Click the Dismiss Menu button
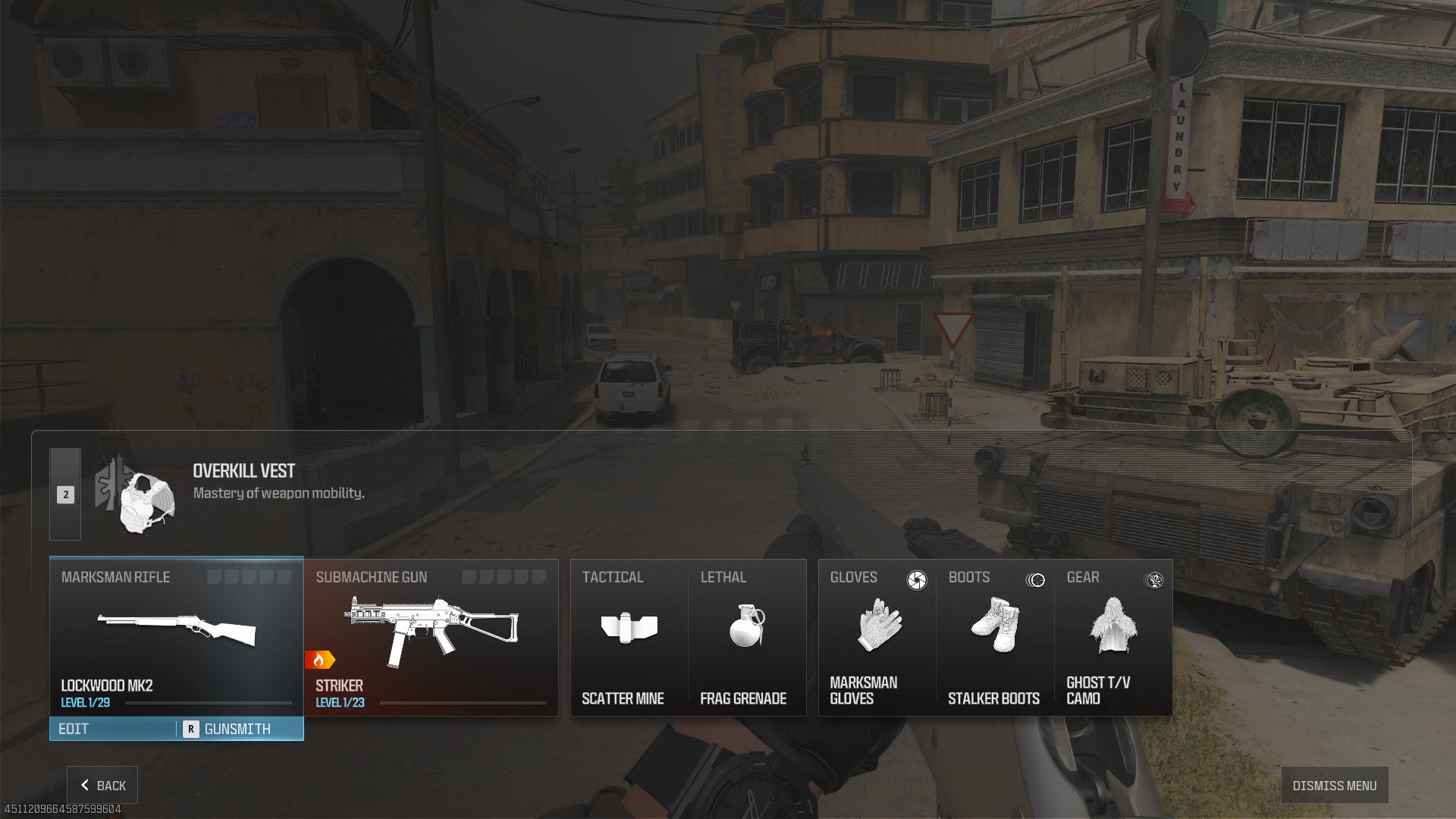The height and width of the screenshot is (819, 1456). click(x=1334, y=785)
